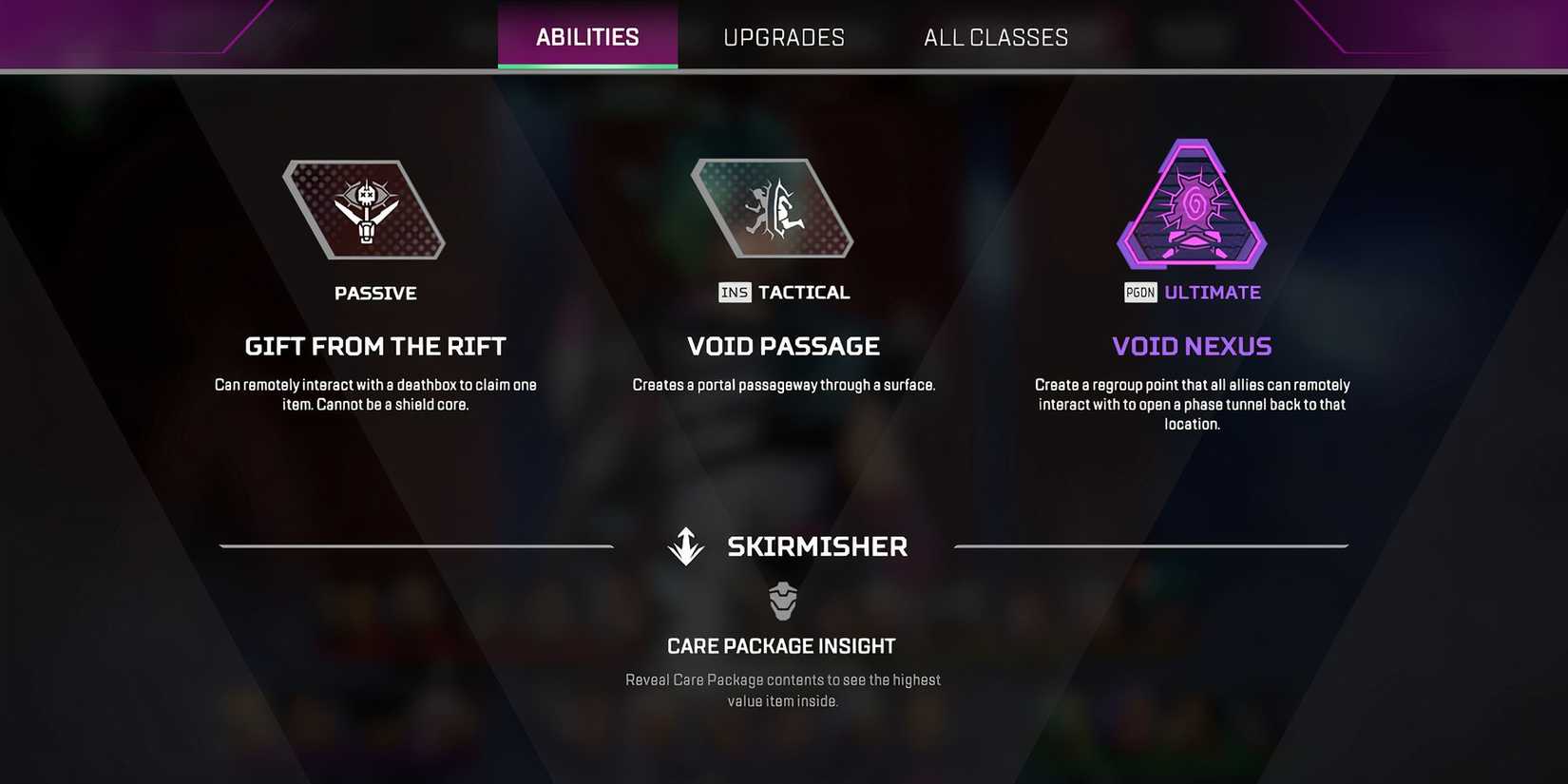This screenshot has height=784, width=1568.
Task: Select the Abilities tab
Action: pos(586,36)
